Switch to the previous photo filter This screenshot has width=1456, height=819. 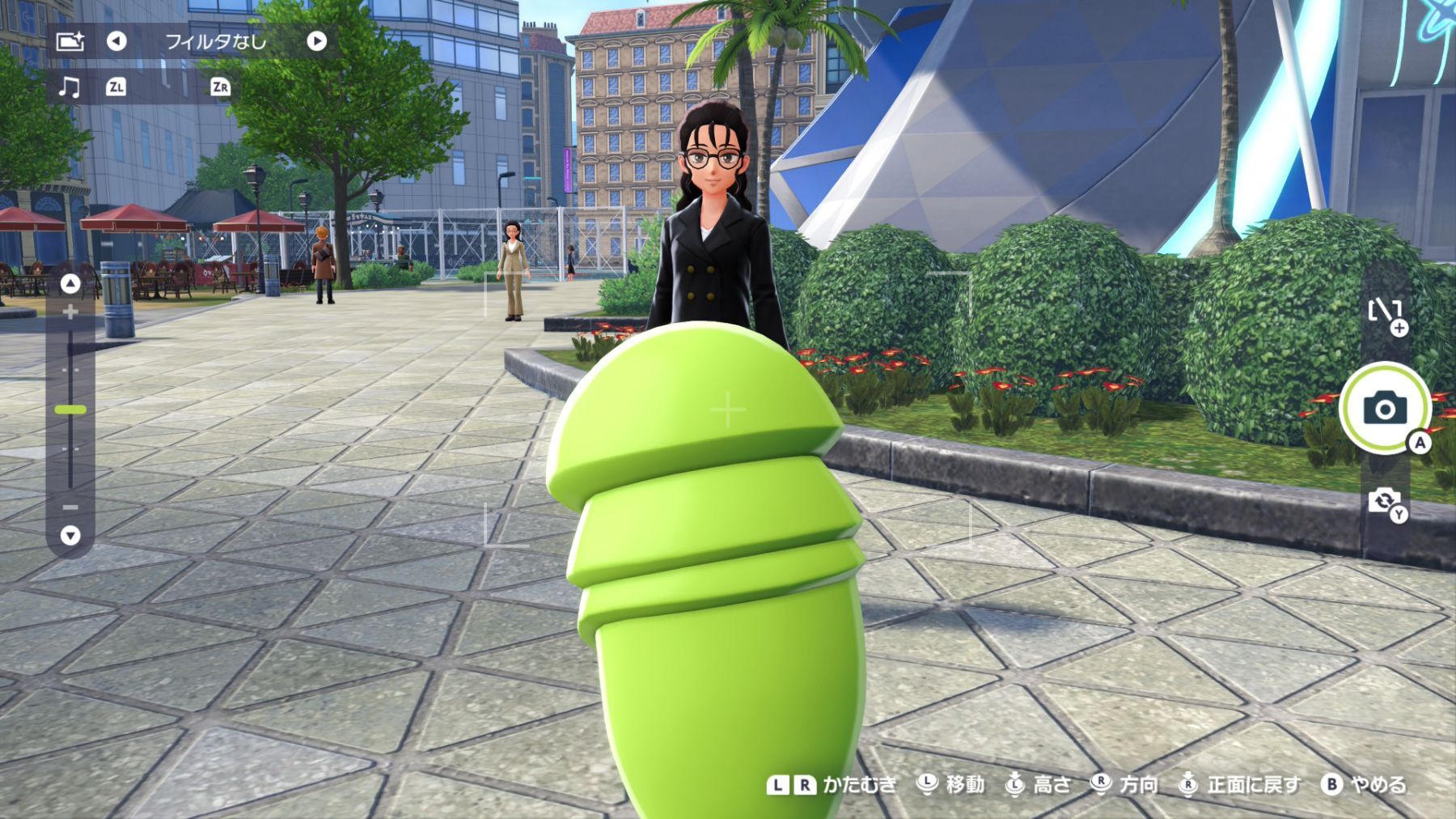[x=116, y=41]
